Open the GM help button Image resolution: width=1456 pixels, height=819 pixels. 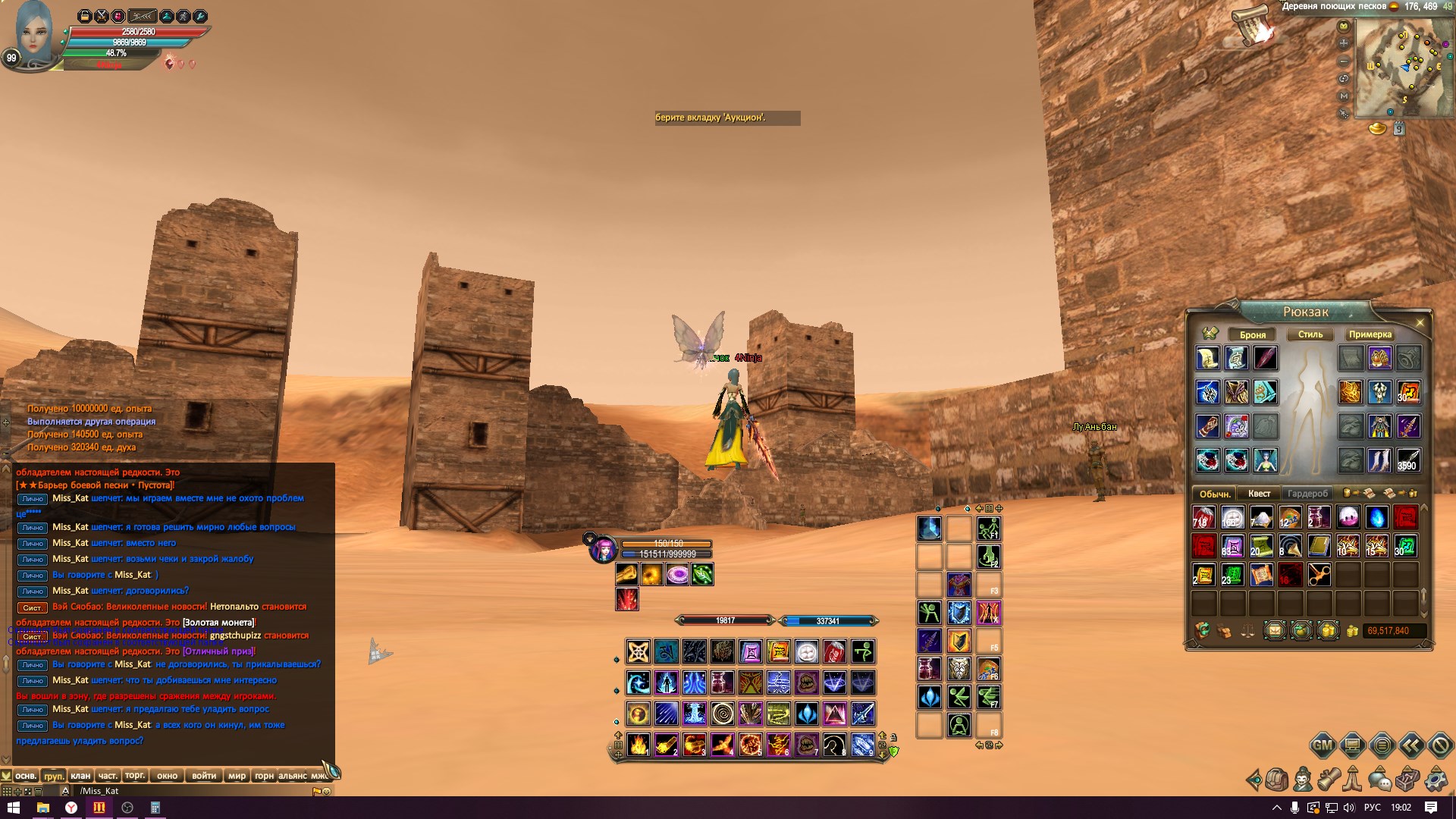tap(1323, 745)
